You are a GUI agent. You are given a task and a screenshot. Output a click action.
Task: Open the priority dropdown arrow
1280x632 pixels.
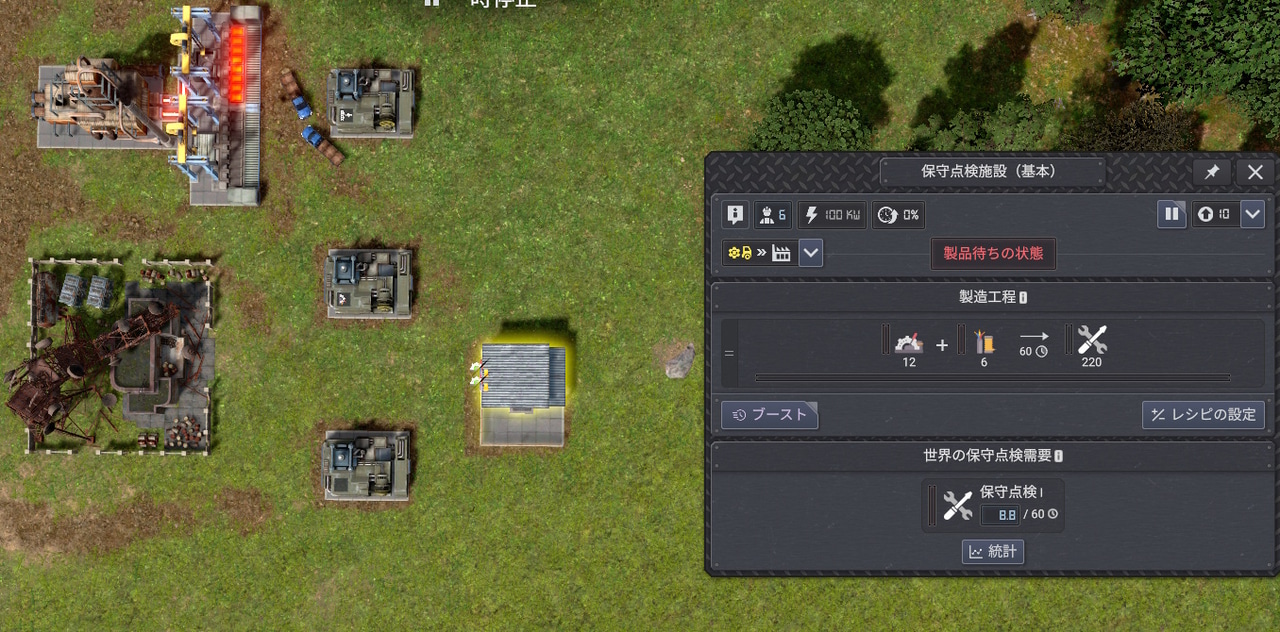tap(1252, 214)
